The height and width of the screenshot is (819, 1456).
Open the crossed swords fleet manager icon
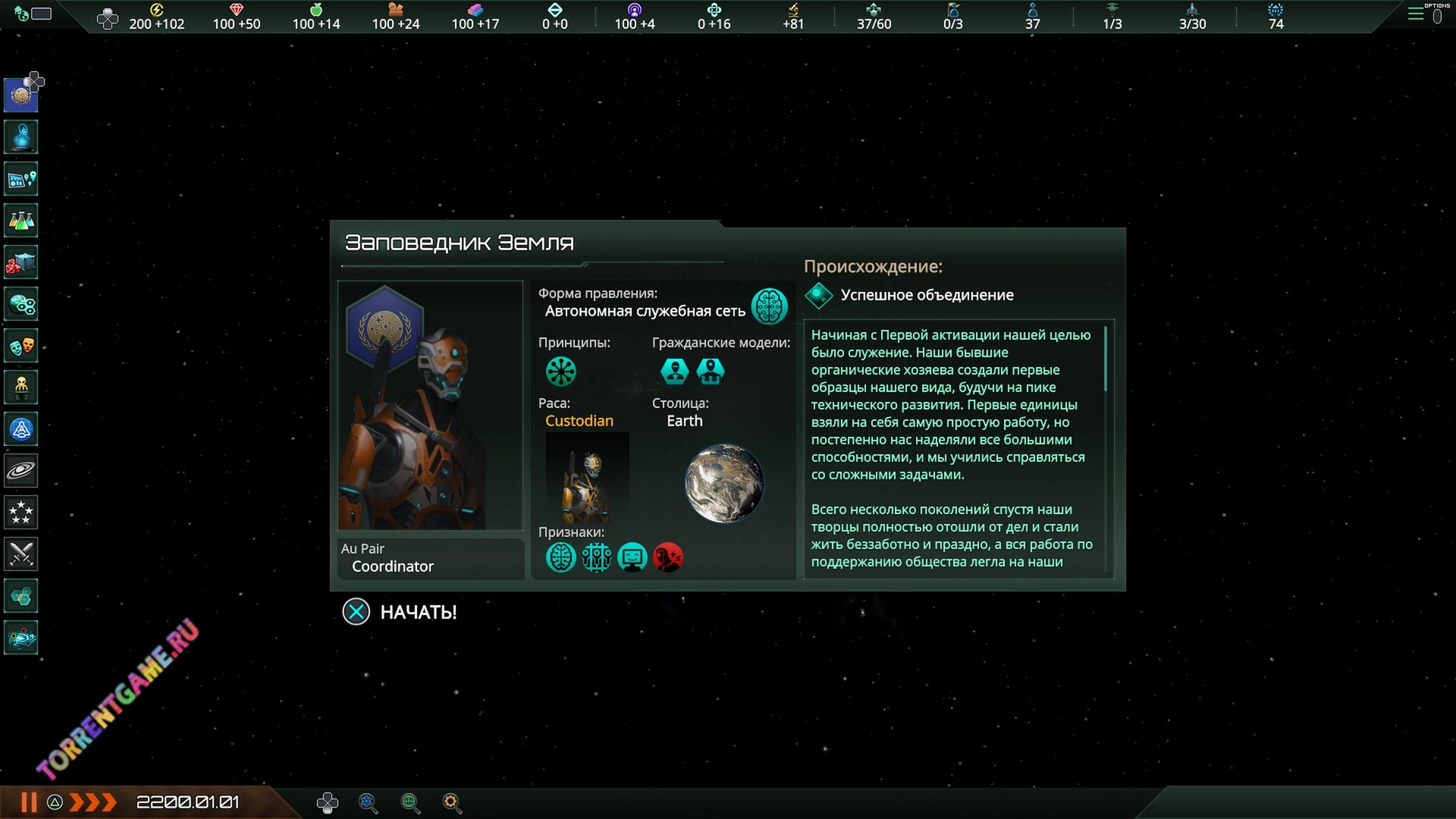pos(21,554)
